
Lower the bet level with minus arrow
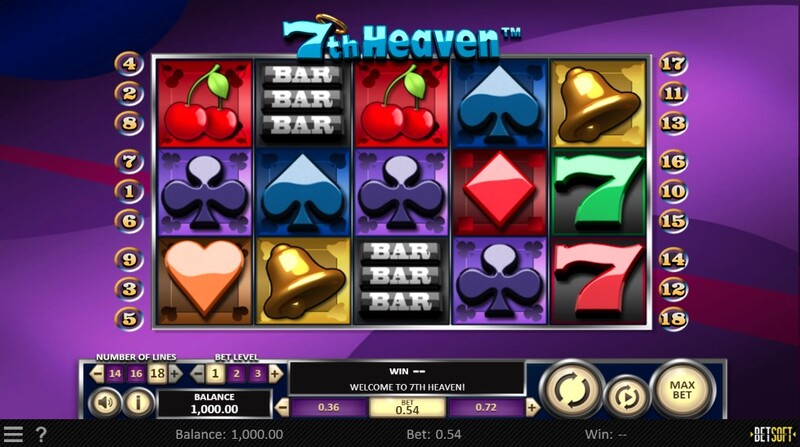pos(196,373)
